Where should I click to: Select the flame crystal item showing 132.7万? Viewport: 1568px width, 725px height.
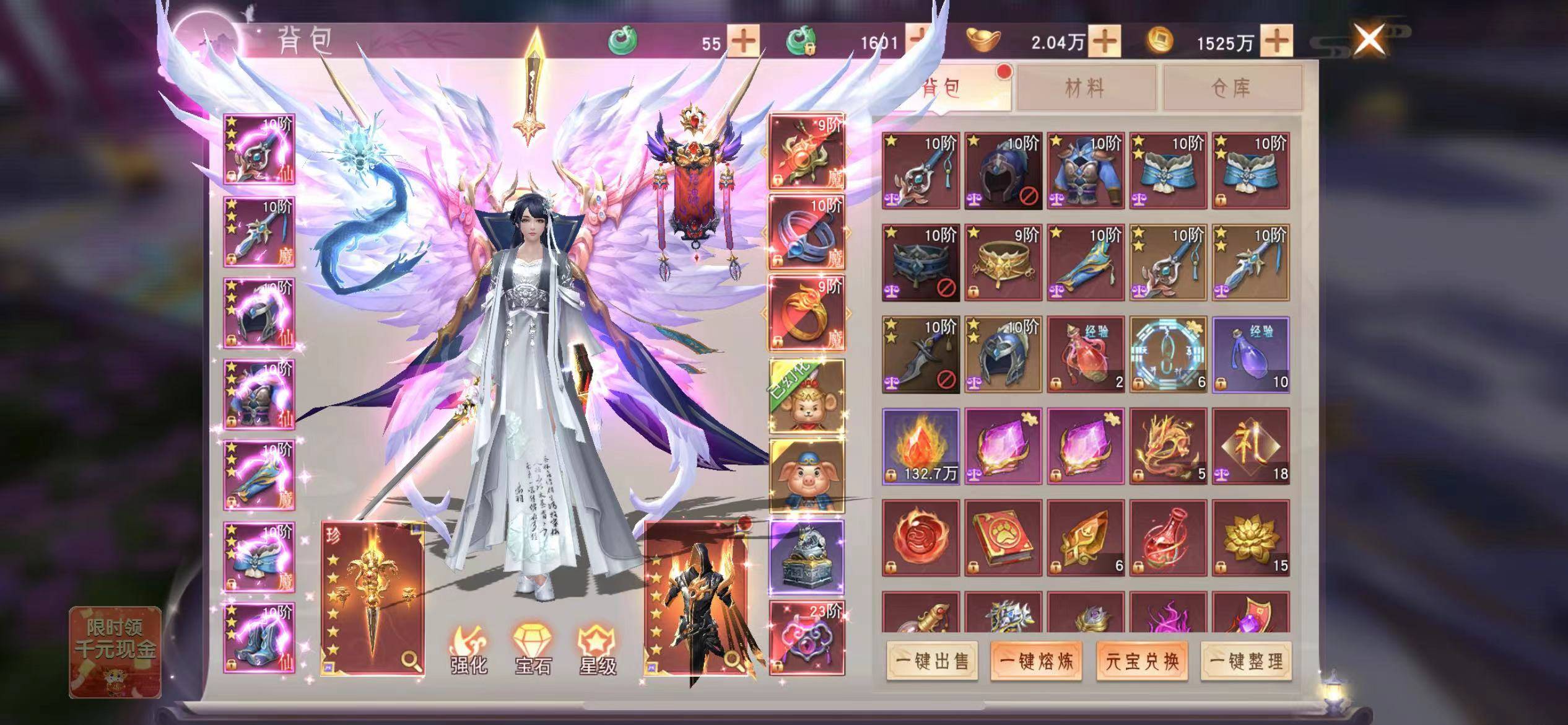tap(921, 446)
